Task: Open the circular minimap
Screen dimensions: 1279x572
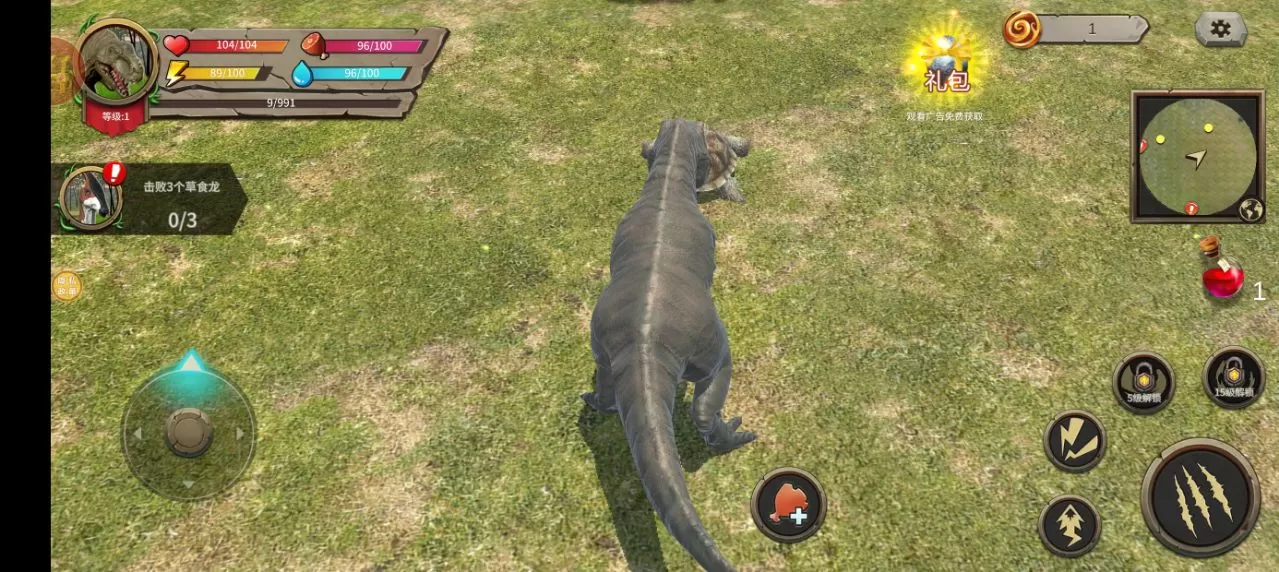Action: [1196, 155]
